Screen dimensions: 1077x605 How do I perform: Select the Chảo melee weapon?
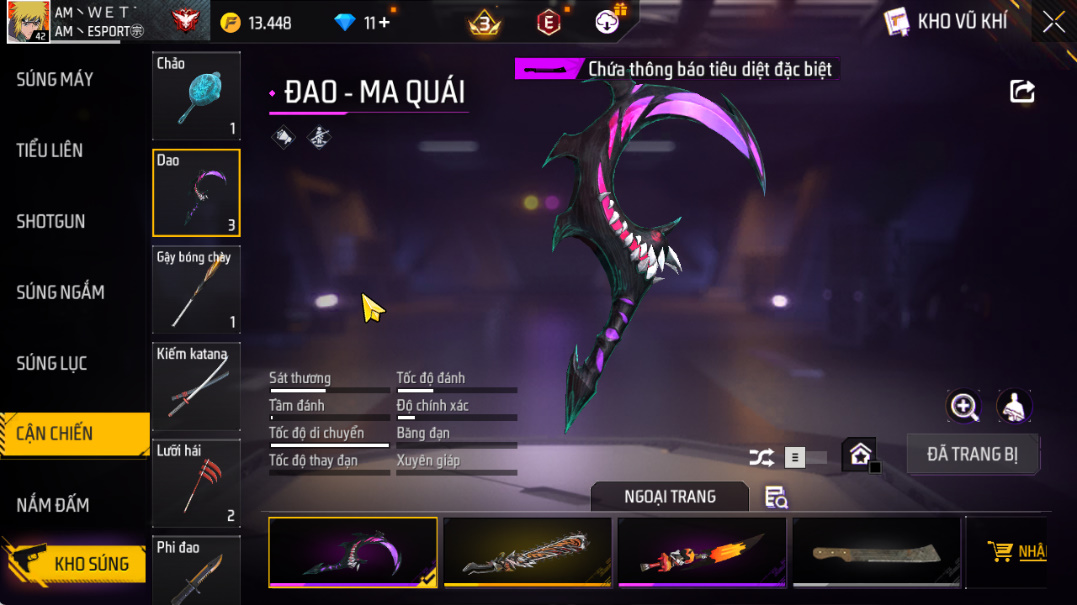coord(196,96)
